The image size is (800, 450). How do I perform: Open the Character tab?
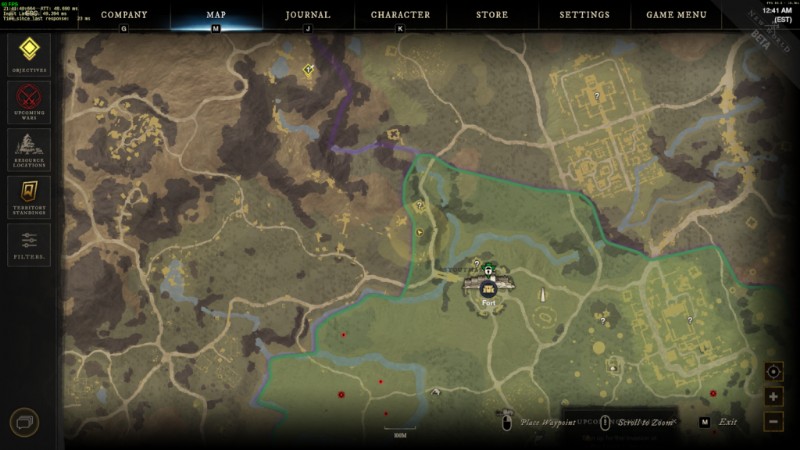pos(400,15)
